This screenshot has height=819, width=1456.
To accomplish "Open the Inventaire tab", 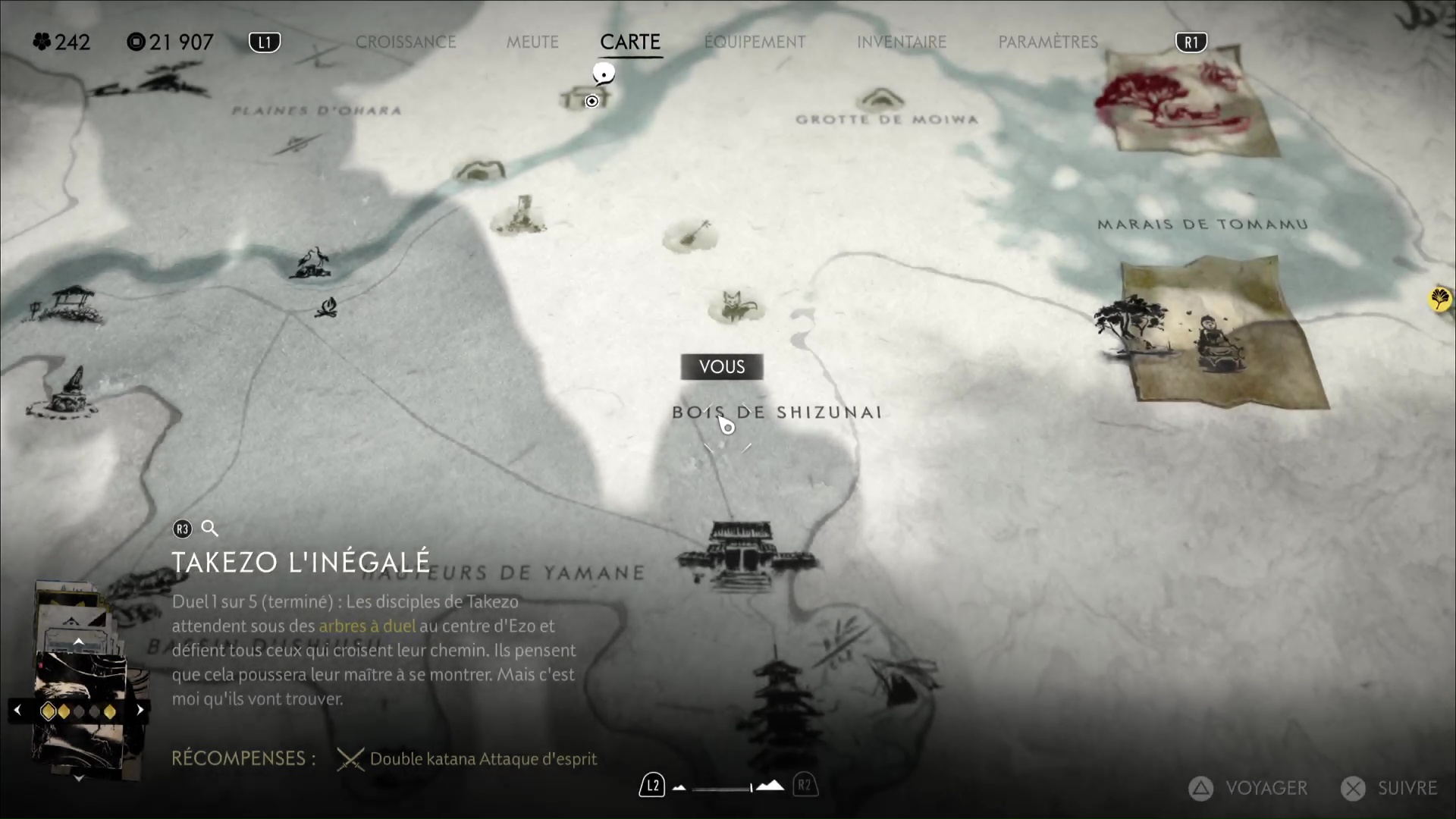I will click(x=902, y=42).
